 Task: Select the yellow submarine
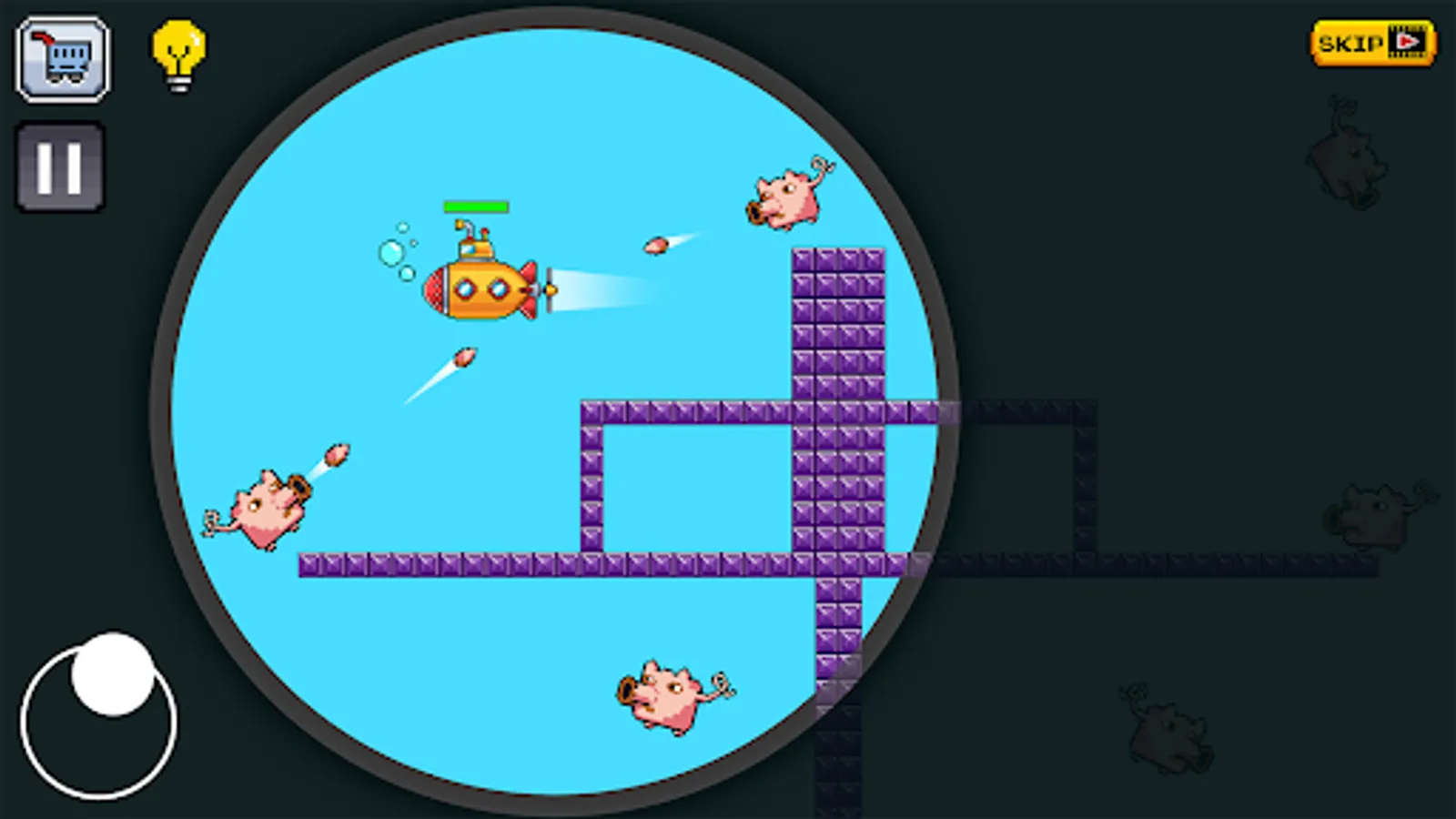click(482, 289)
